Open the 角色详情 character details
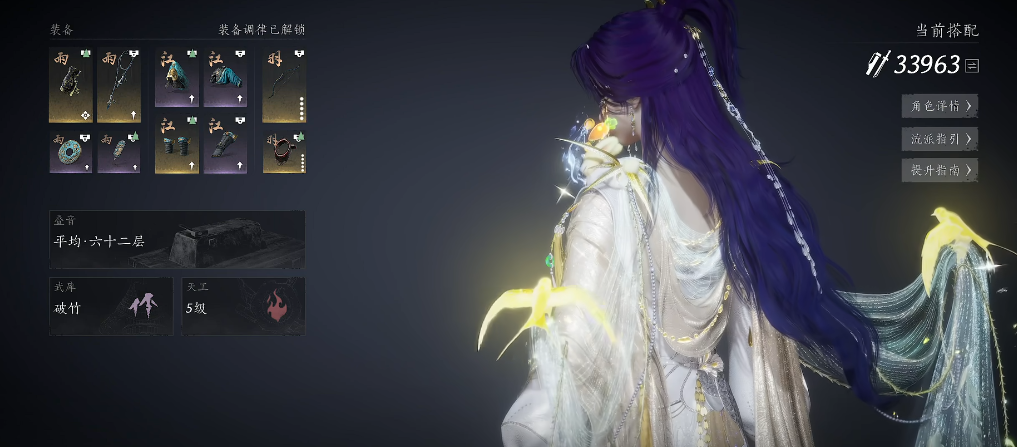The height and width of the screenshot is (447, 1017). 939,105
